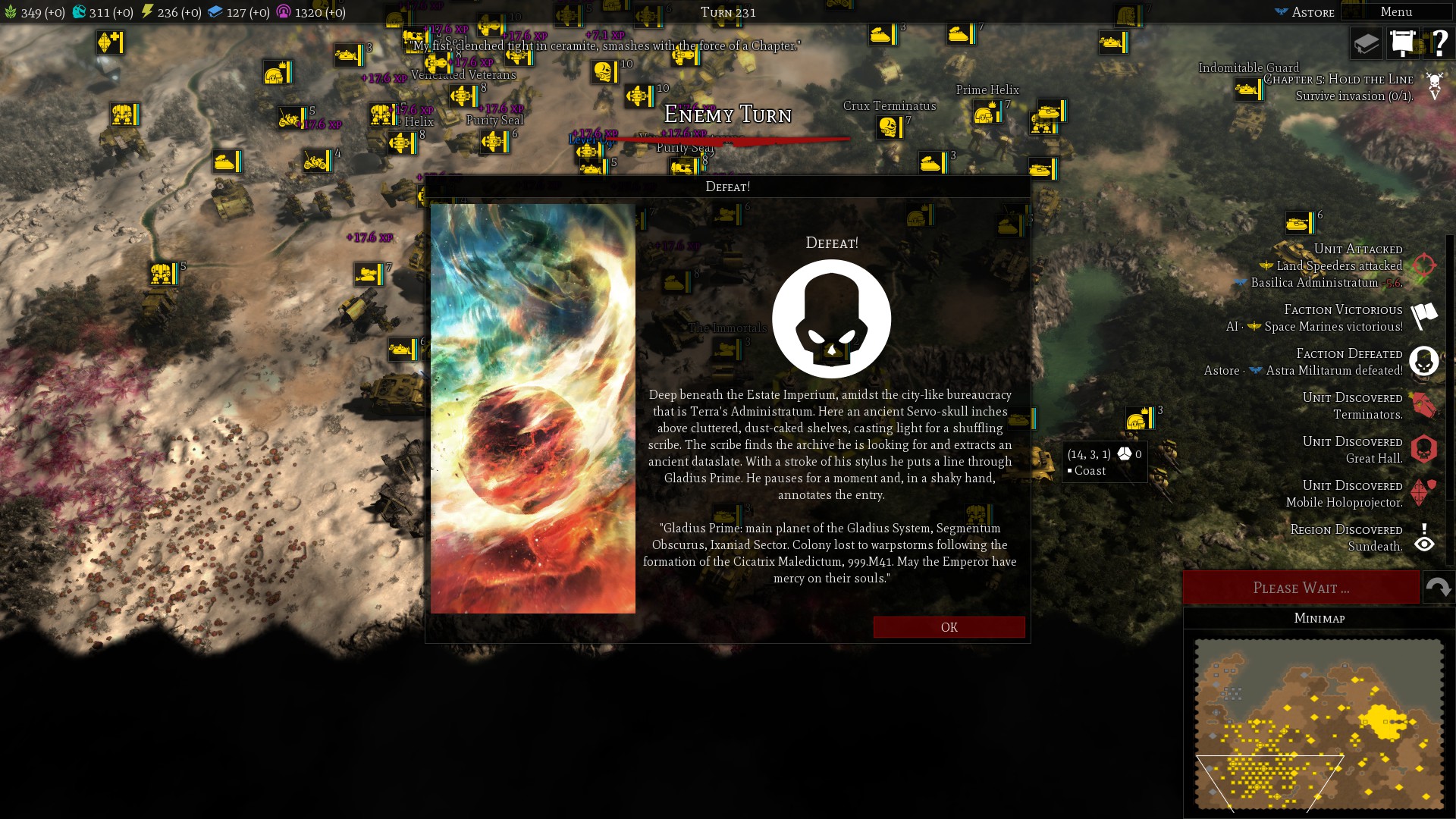
Task: Click the energy lightning bolt icon
Action: tap(146, 12)
